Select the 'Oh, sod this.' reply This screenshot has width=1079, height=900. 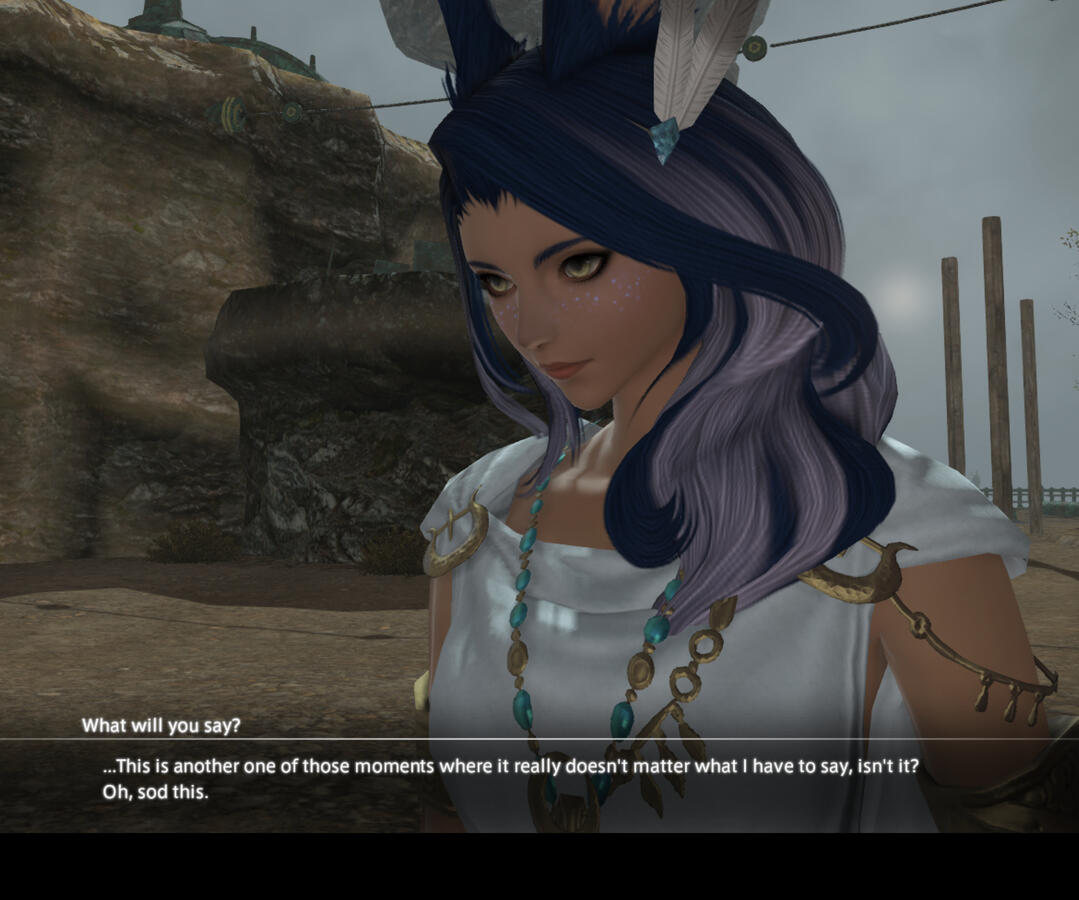pos(155,792)
